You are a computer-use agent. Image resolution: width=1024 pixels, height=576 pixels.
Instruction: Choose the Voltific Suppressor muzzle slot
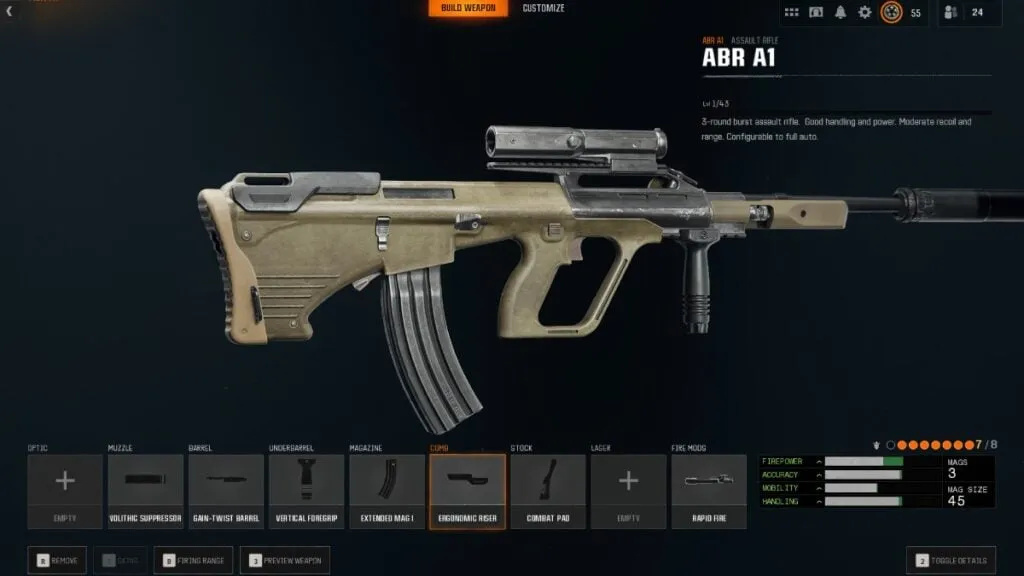click(145, 491)
